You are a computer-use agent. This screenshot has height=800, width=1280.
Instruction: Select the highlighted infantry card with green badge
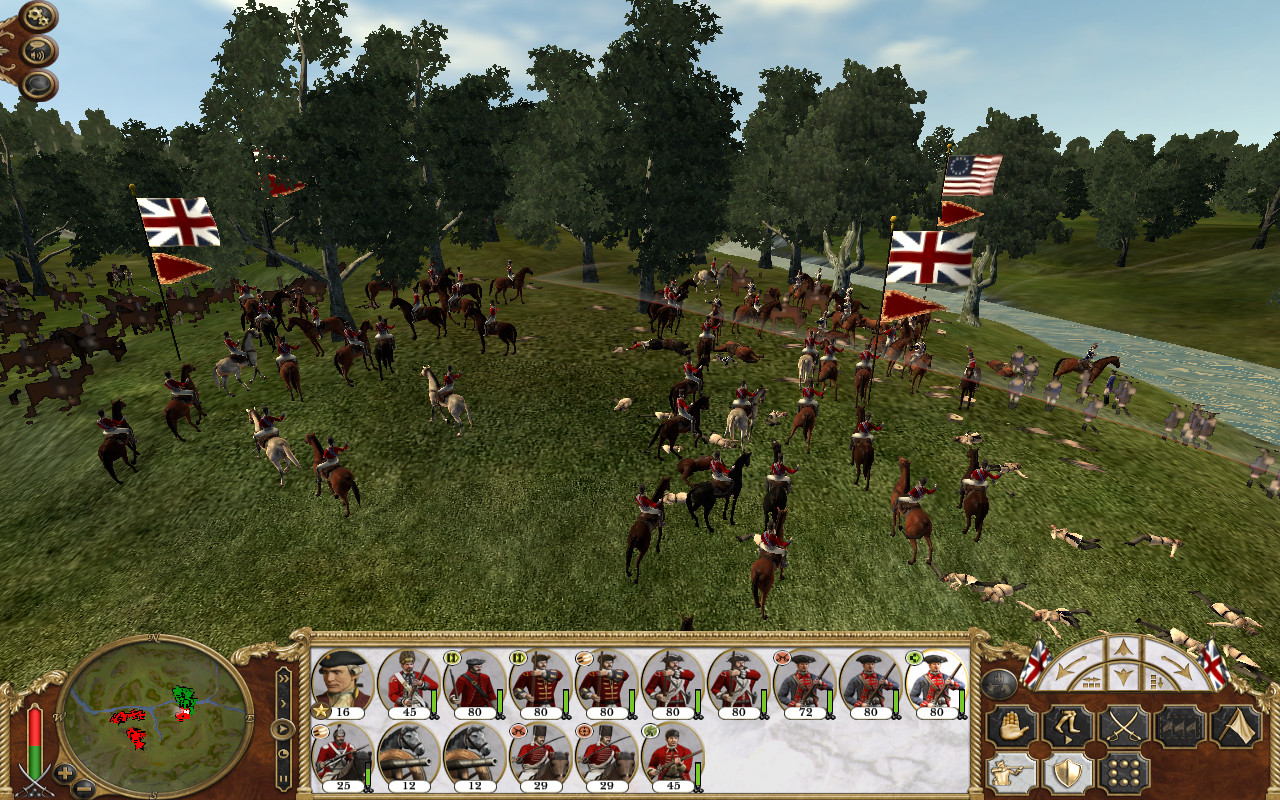point(936,683)
